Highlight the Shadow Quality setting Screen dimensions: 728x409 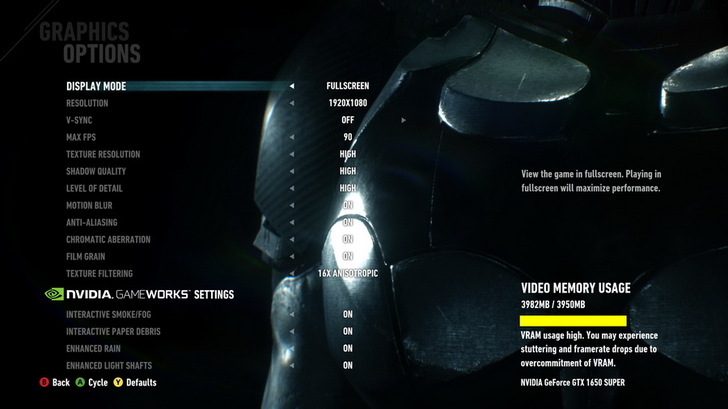point(98,171)
